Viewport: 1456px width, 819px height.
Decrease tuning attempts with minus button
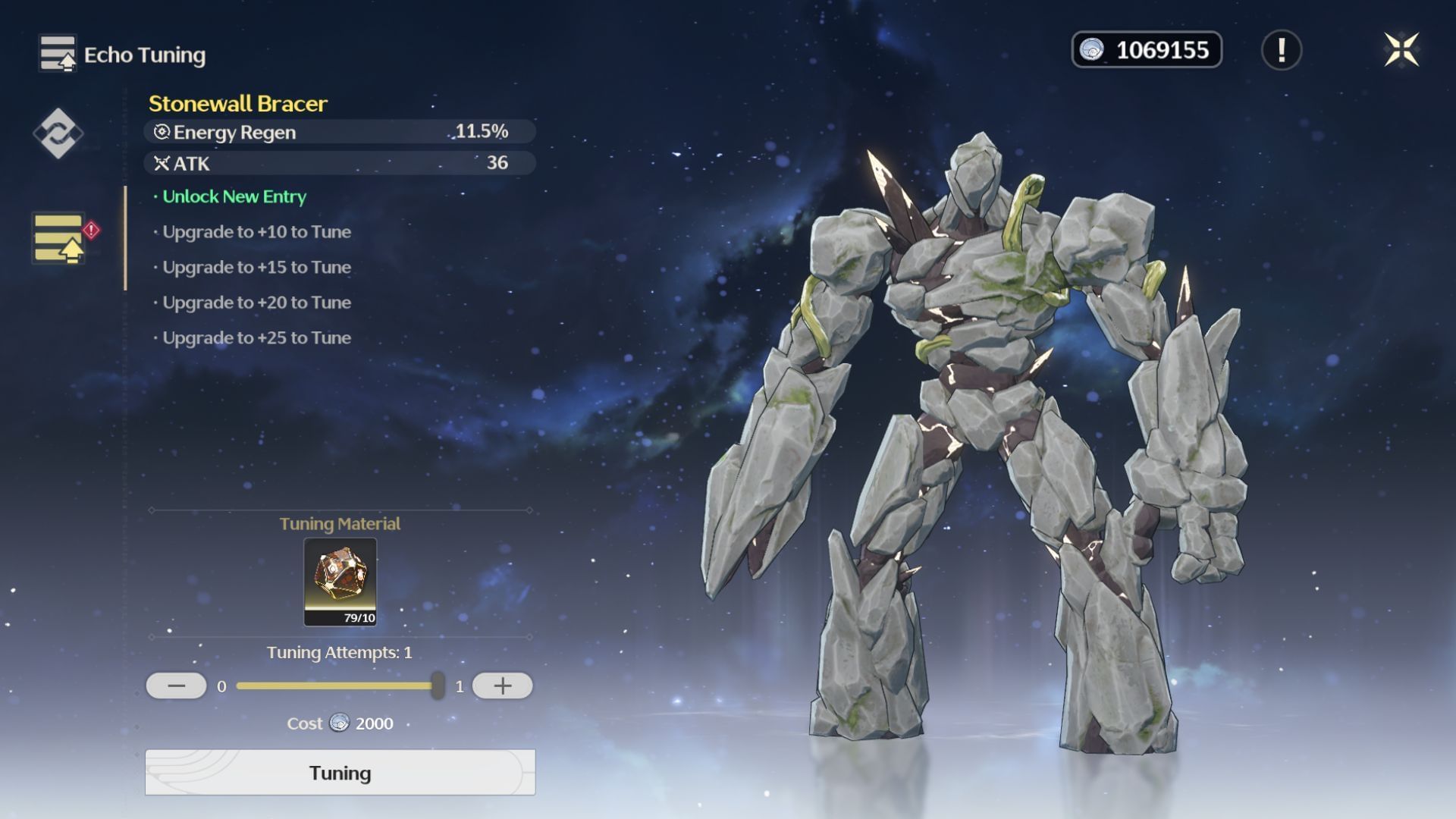tap(176, 686)
